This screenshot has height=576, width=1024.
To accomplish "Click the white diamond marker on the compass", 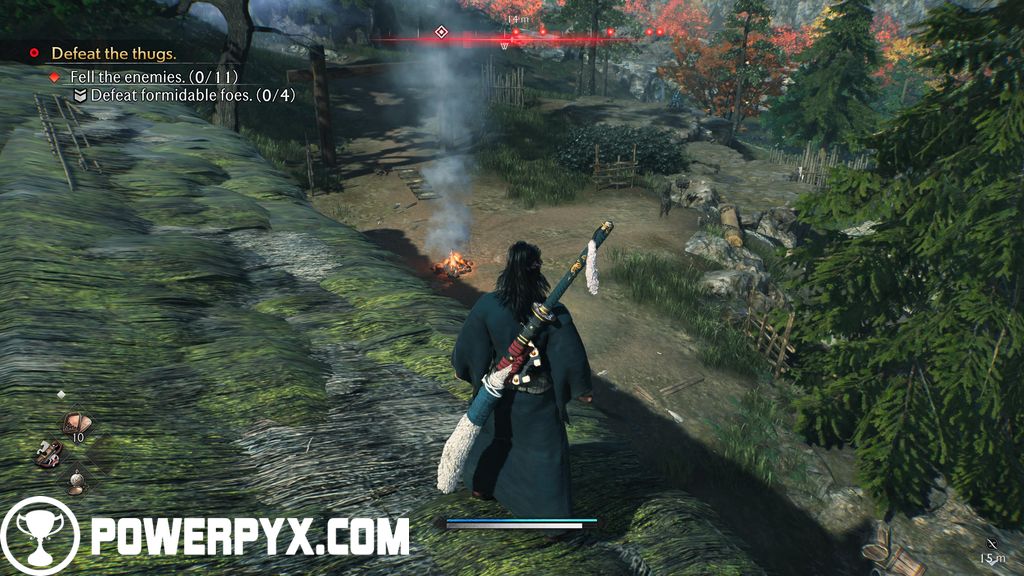I will (x=441, y=33).
